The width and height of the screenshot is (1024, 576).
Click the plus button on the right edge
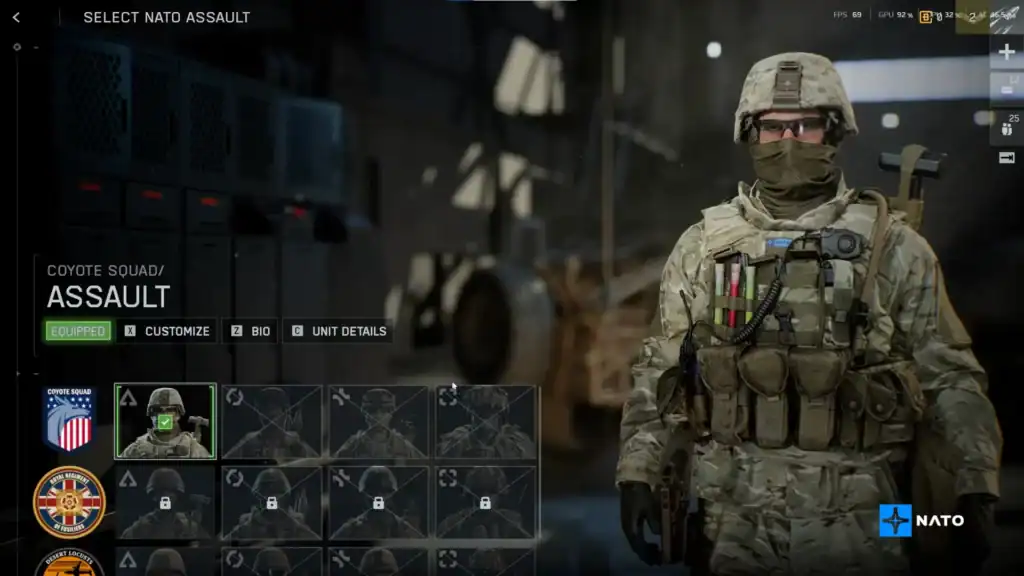(x=1007, y=52)
